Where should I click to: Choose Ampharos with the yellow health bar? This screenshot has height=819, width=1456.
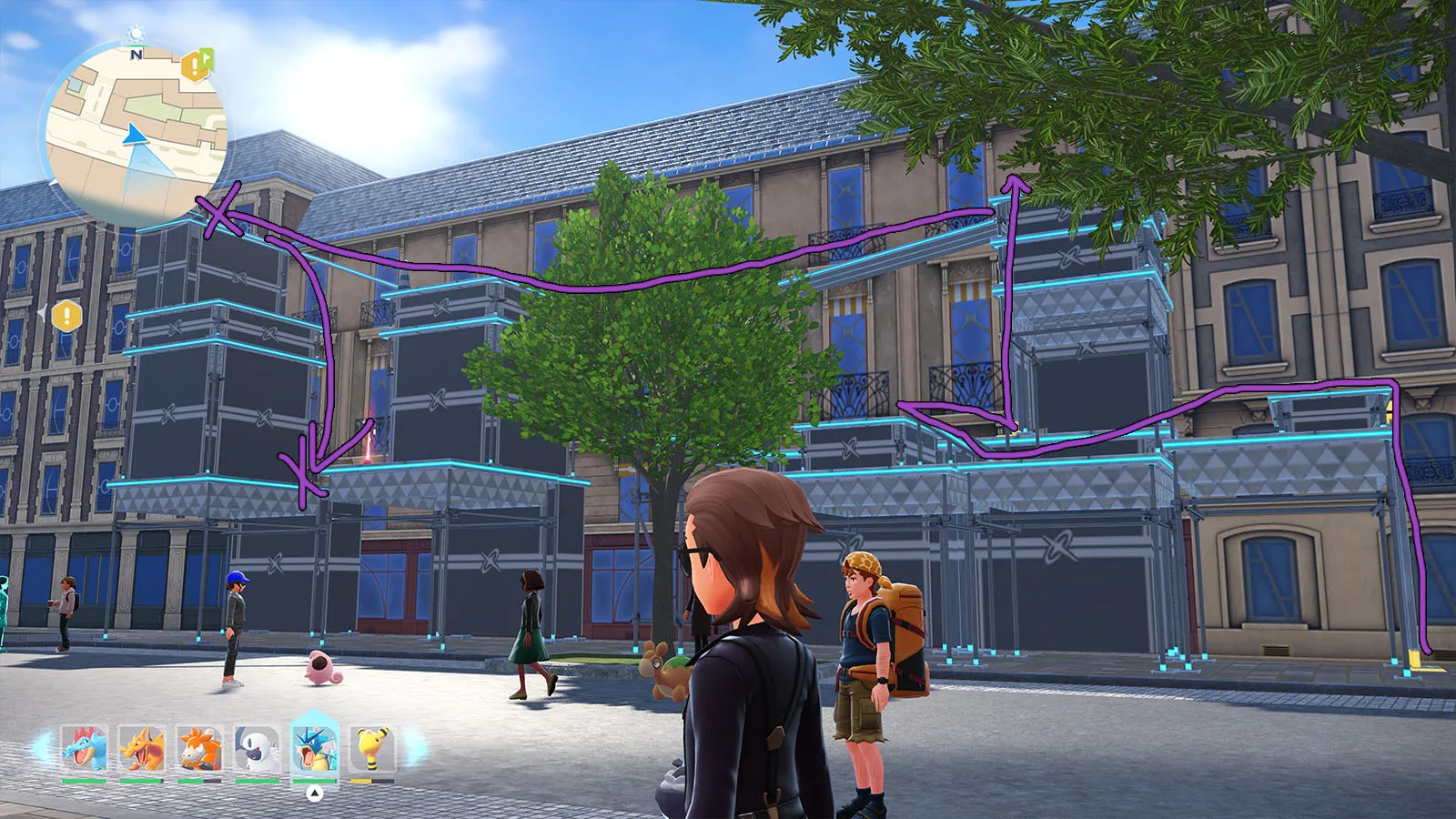(x=371, y=749)
